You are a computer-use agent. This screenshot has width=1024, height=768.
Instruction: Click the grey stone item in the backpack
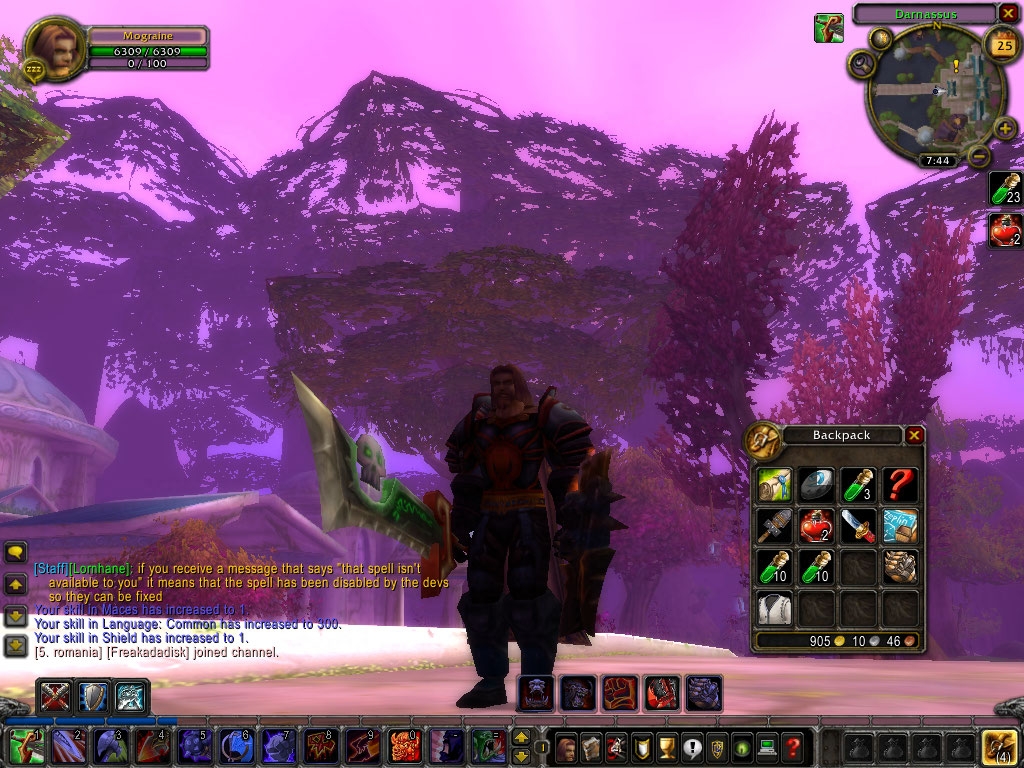tap(816, 485)
